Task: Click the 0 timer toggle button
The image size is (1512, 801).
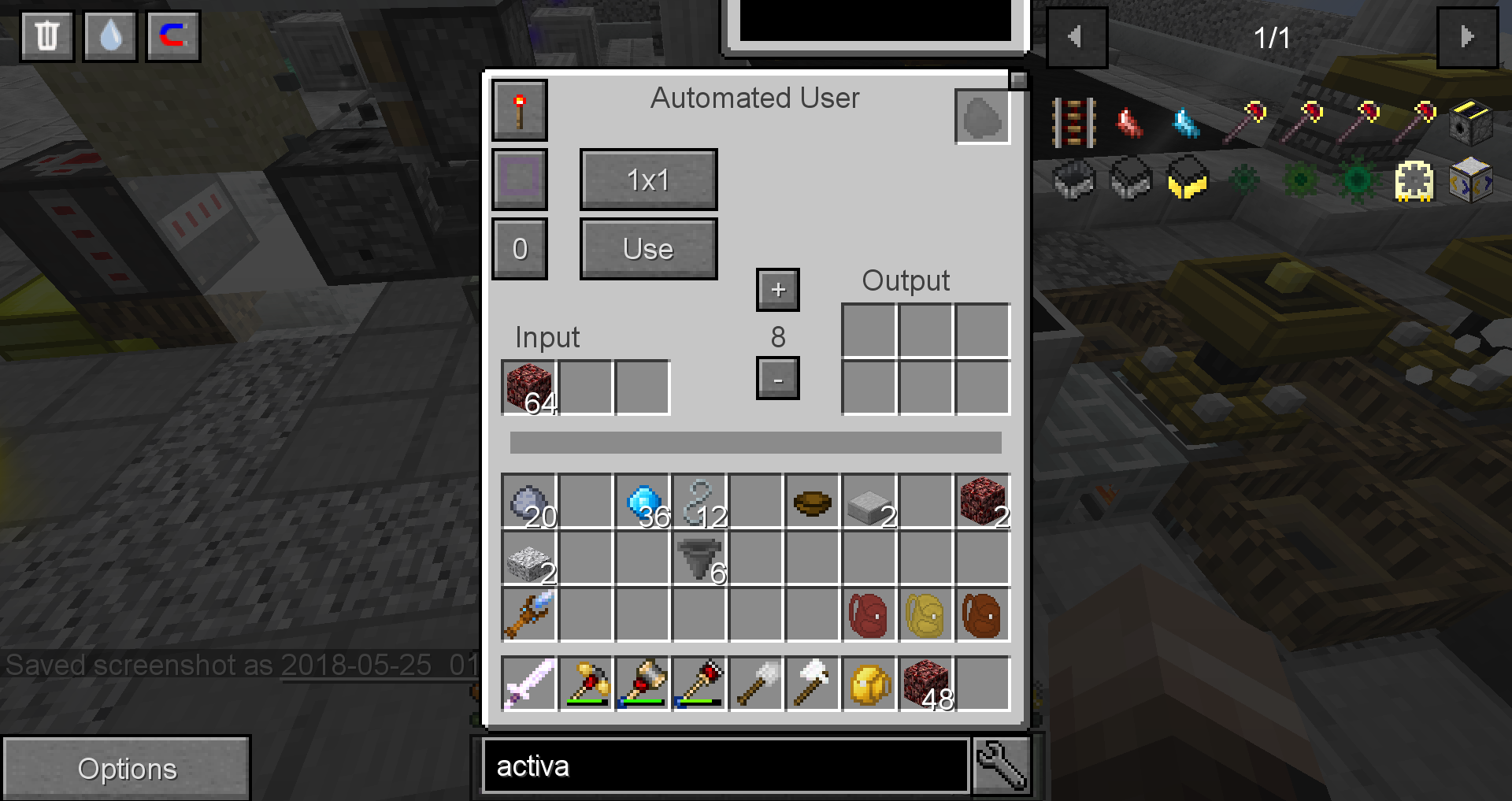Action: tap(519, 248)
